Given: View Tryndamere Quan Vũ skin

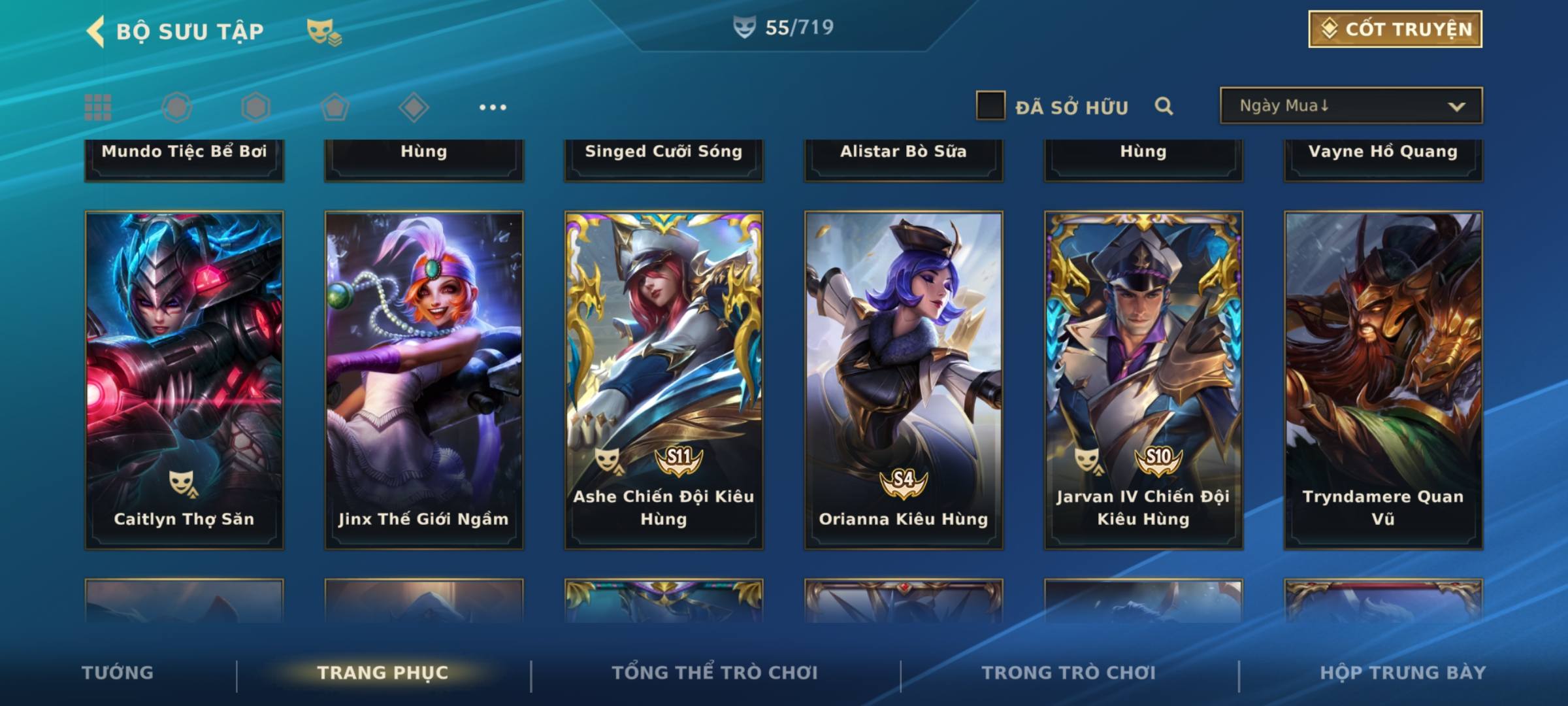Looking at the screenshot, I should tap(1383, 379).
